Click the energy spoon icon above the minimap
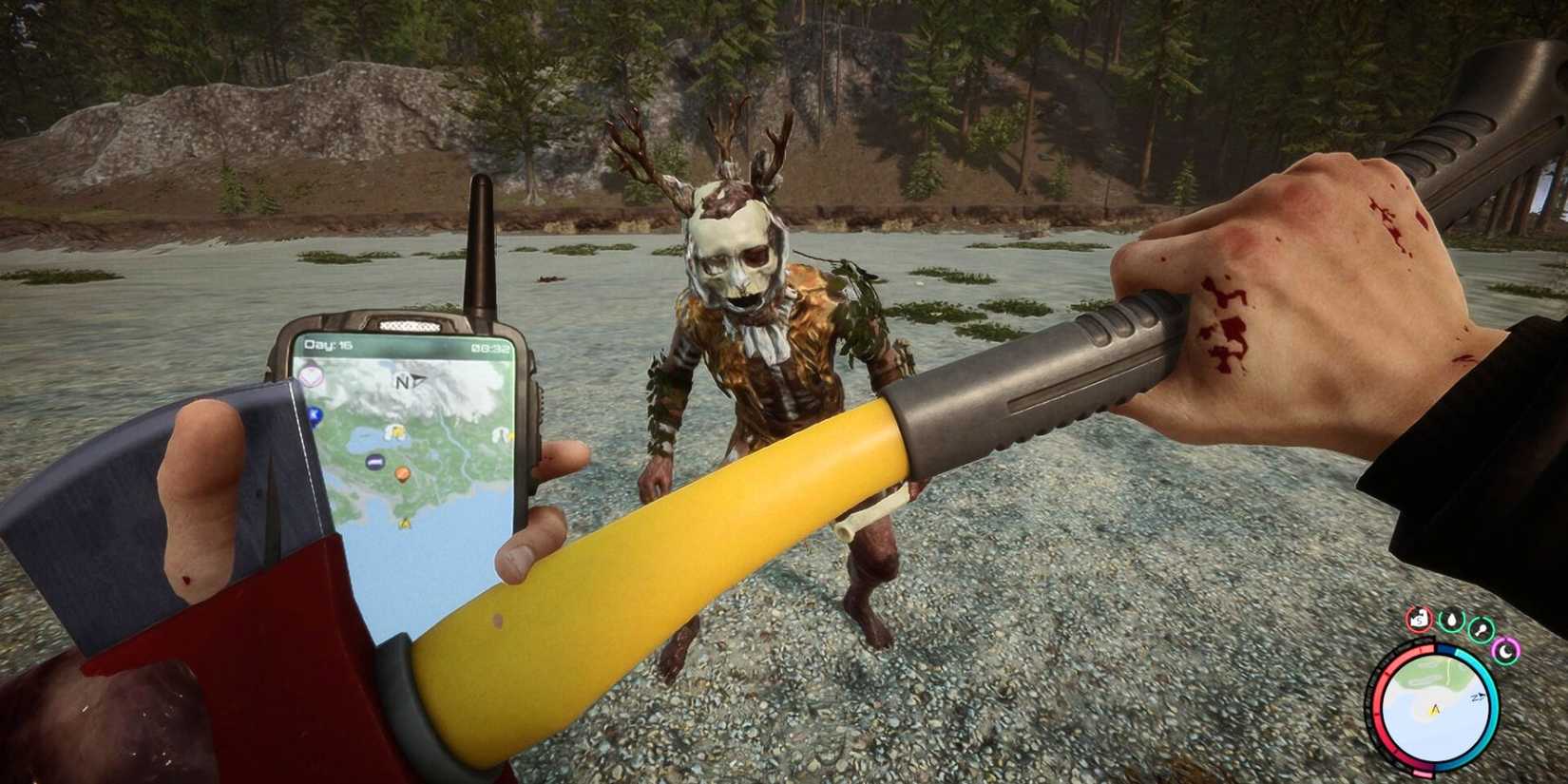Image resolution: width=1568 pixels, height=784 pixels. point(1481,631)
